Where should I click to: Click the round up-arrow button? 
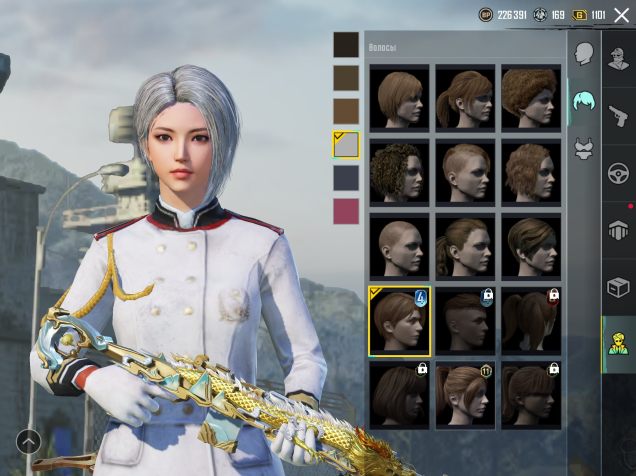(28, 441)
